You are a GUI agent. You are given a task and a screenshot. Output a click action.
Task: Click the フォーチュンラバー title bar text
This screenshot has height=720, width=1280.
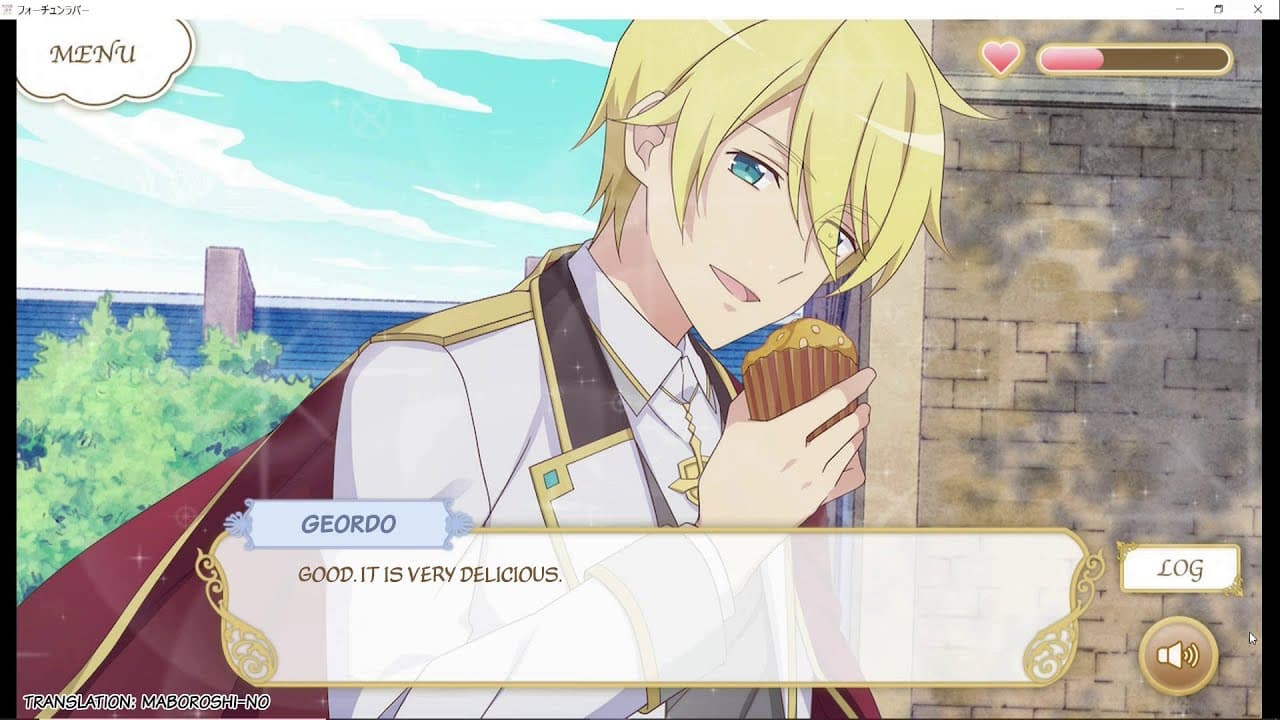click(55, 7)
